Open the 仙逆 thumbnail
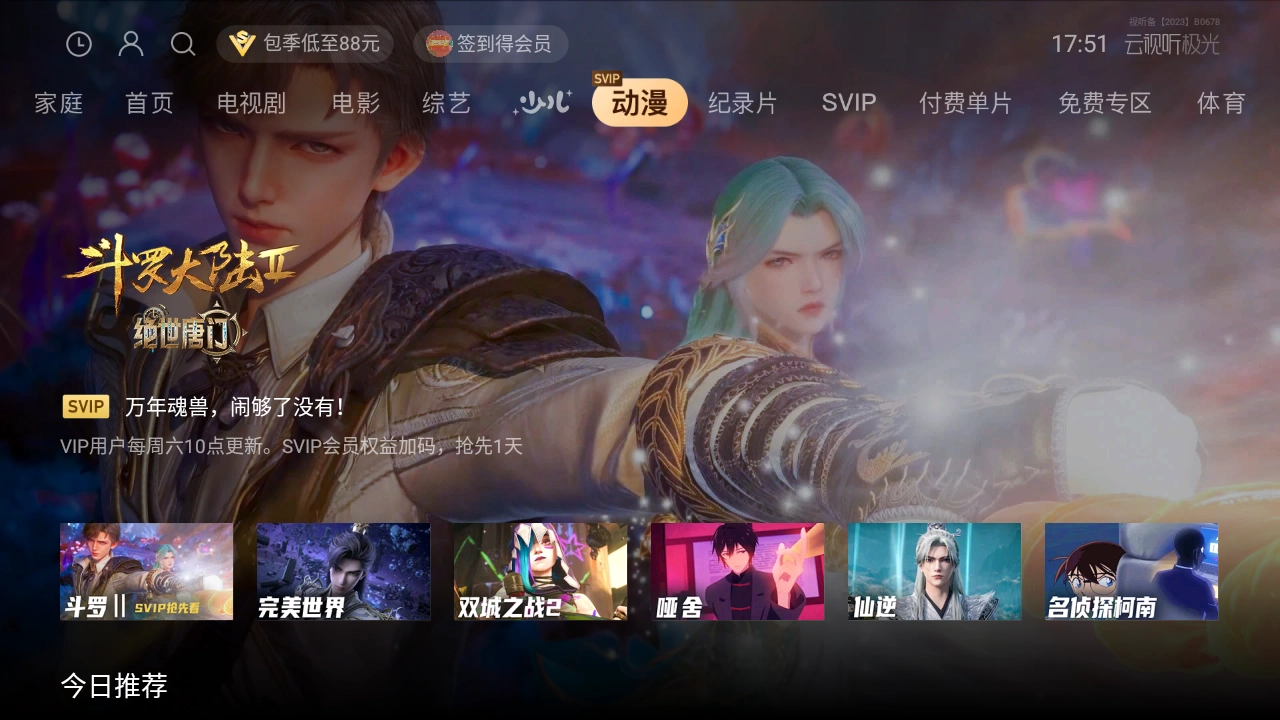This screenshot has width=1280, height=720. pyautogui.click(x=934, y=571)
